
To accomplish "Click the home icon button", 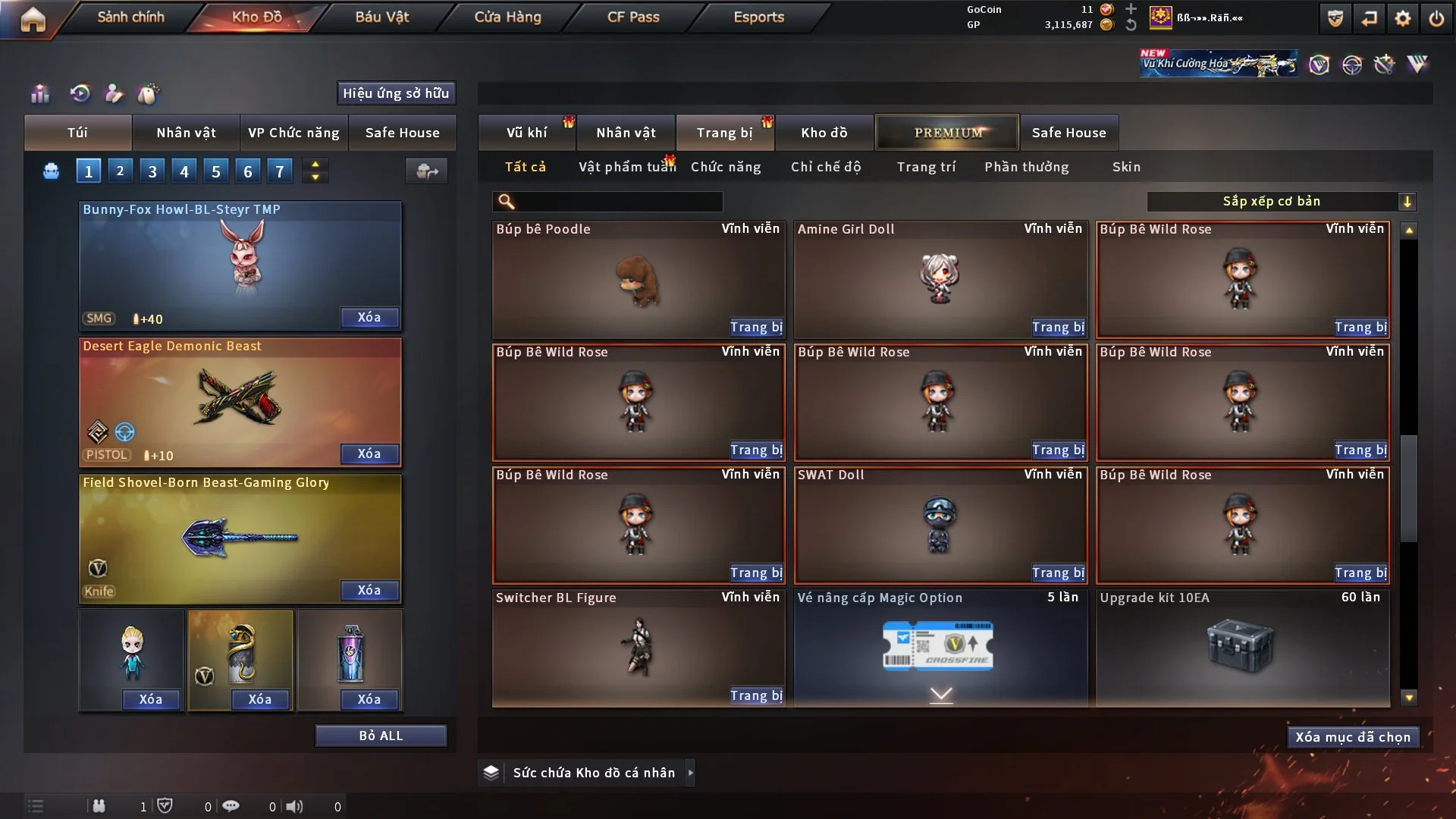I will coord(33,19).
